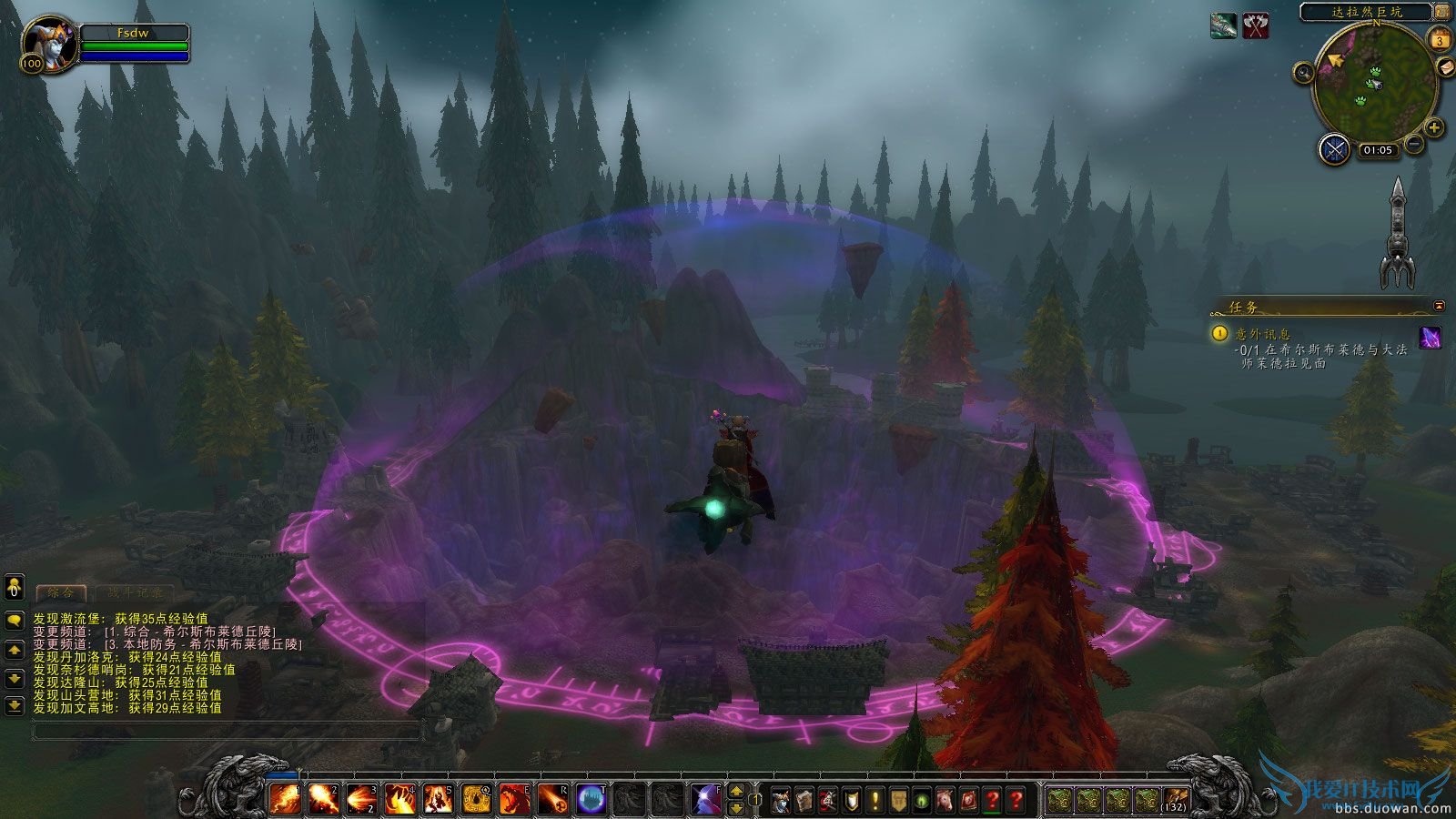Viewport: 1456px width, 819px height.
Task: Dismiss the crossed axes buff icon
Action: (1254, 24)
